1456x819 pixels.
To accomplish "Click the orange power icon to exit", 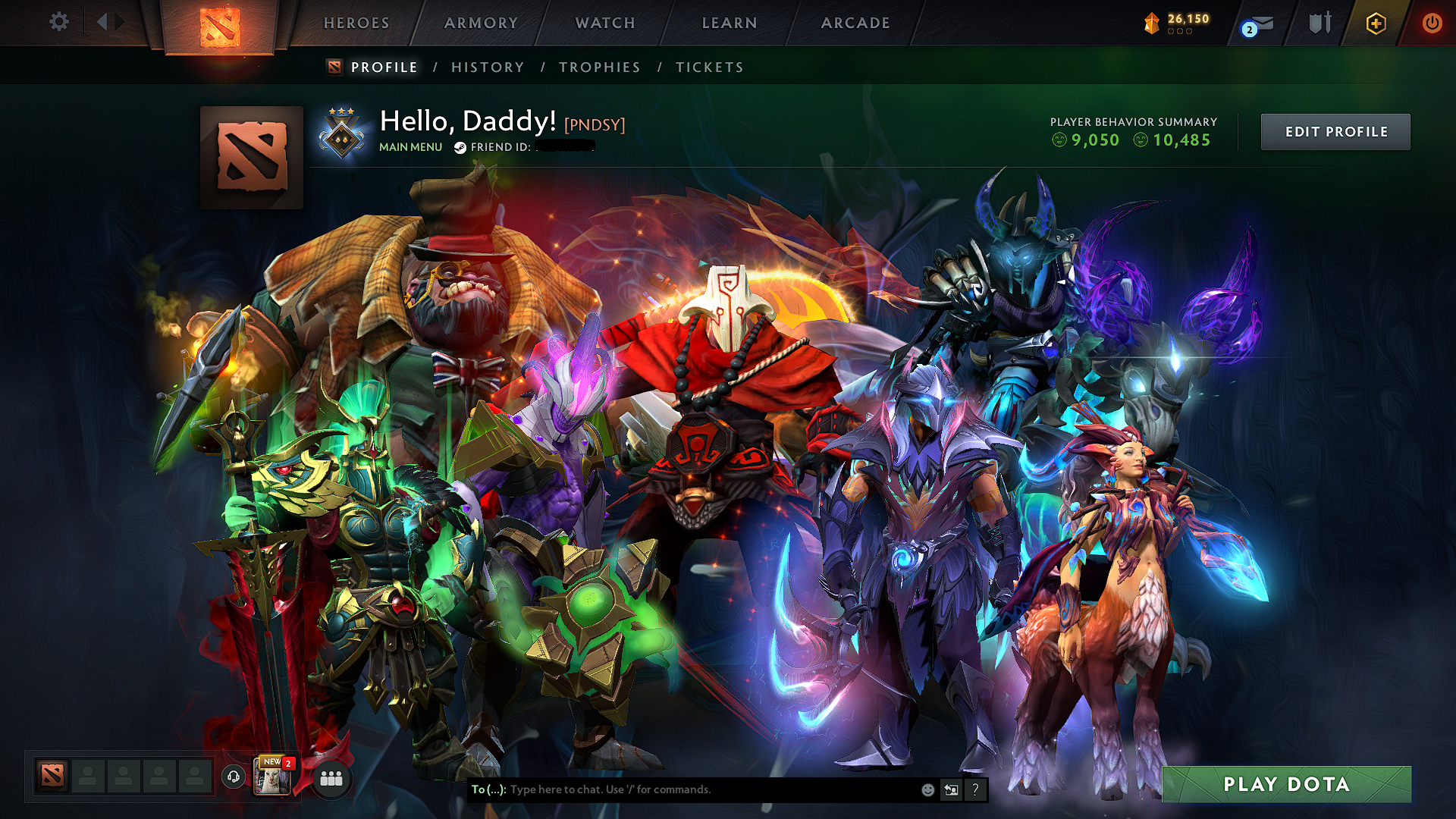I will pyautogui.click(x=1433, y=23).
